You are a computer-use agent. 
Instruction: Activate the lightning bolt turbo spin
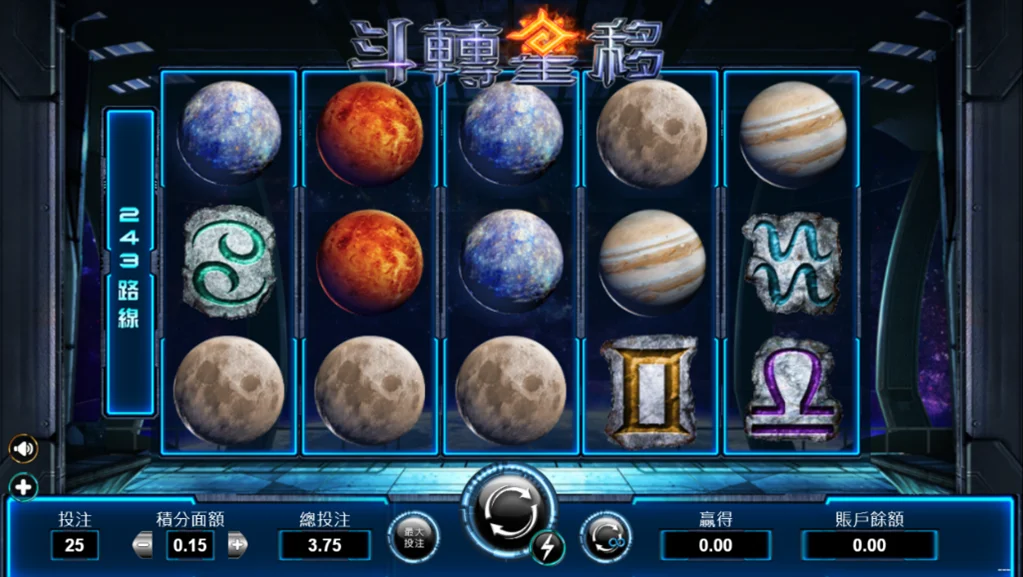point(547,546)
